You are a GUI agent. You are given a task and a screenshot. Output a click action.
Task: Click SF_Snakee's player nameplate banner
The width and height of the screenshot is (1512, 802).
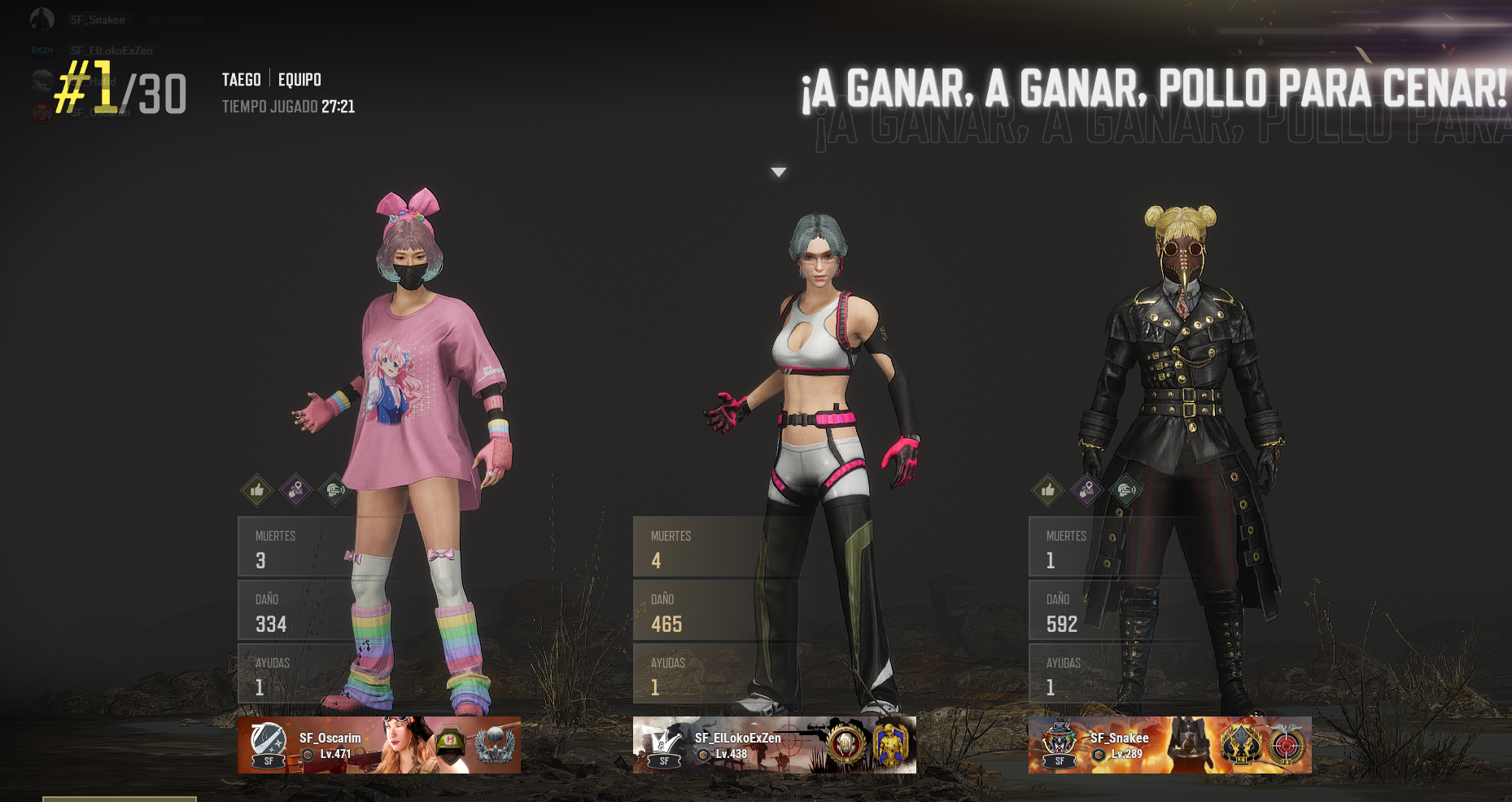point(1169,745)
